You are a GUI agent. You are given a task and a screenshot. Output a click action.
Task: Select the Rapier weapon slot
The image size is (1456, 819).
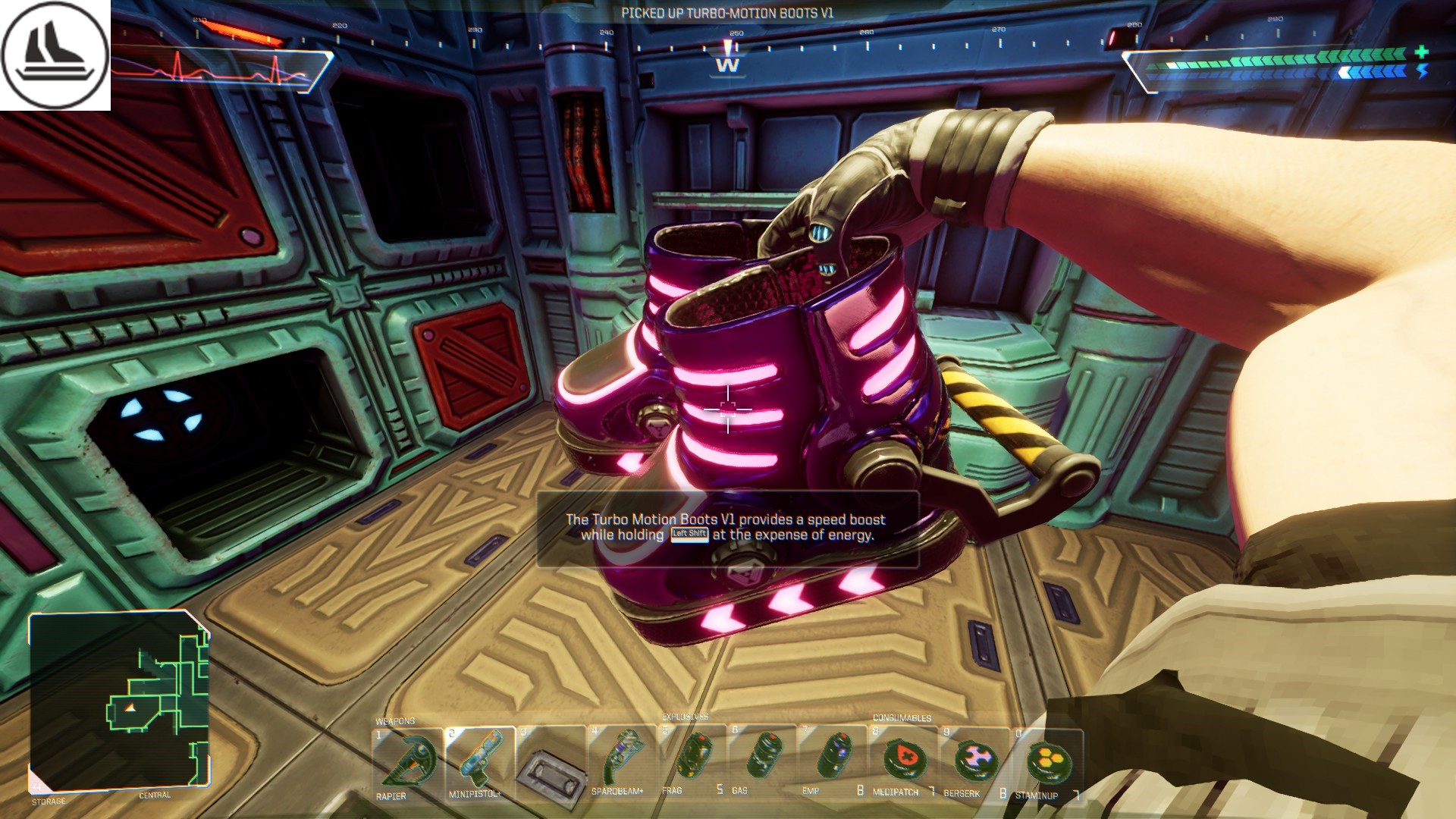tap(407, 762)
